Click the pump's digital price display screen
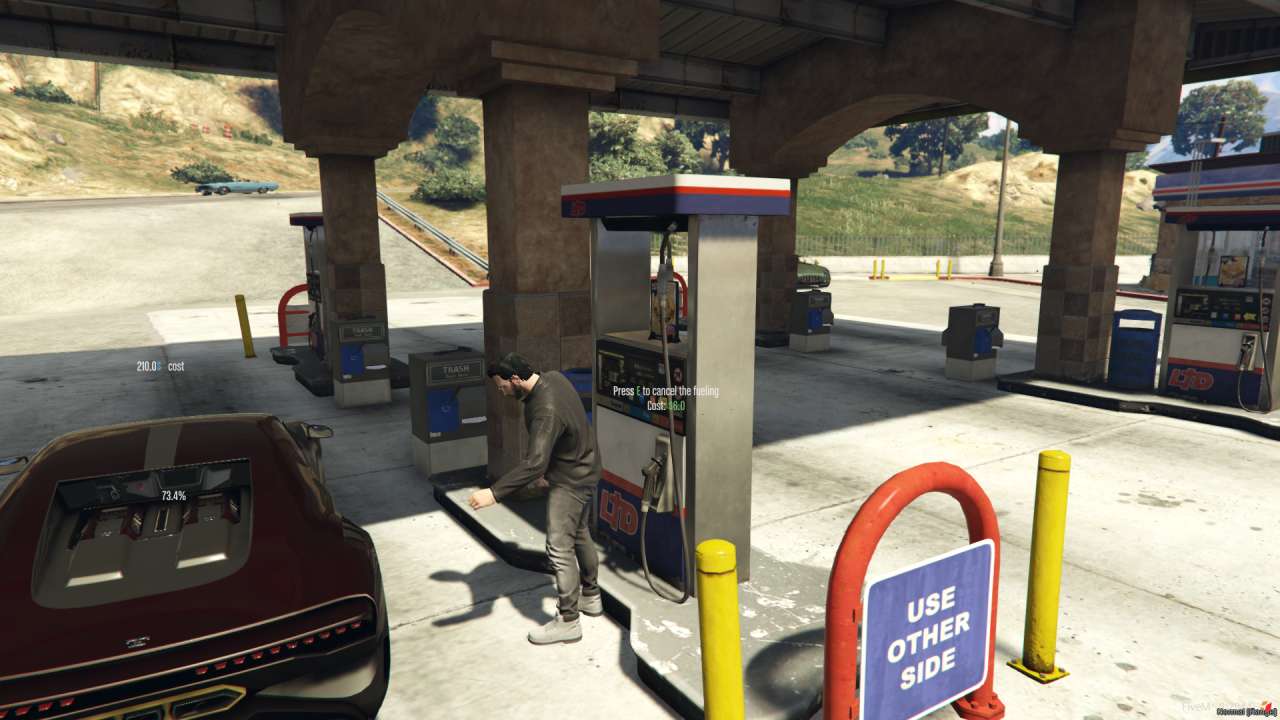 pos(627,367)
